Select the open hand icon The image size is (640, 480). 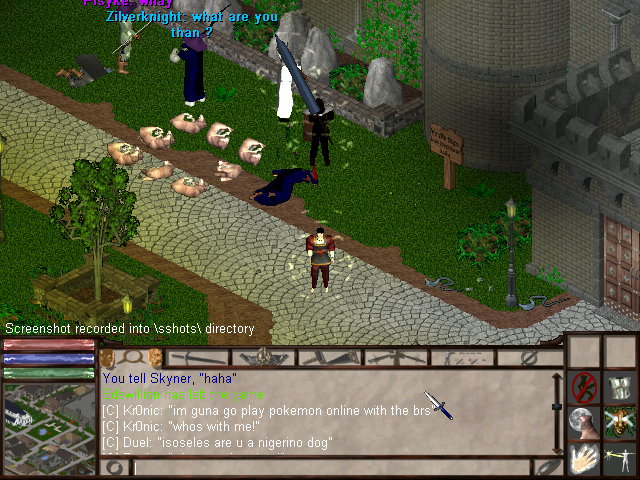(x=584, y=458)
